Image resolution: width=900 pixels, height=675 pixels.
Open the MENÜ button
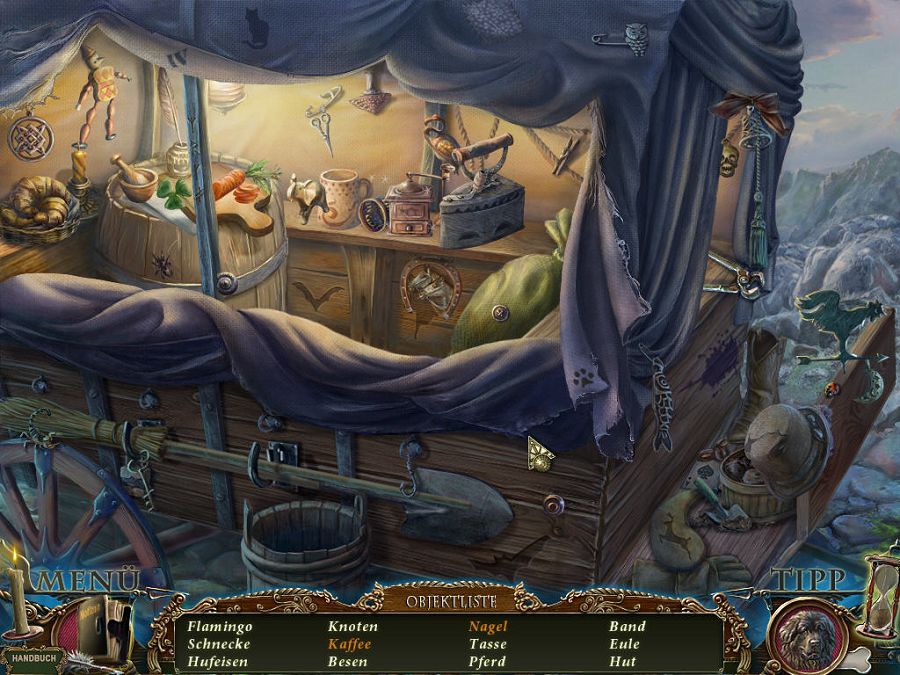[88, 581]
